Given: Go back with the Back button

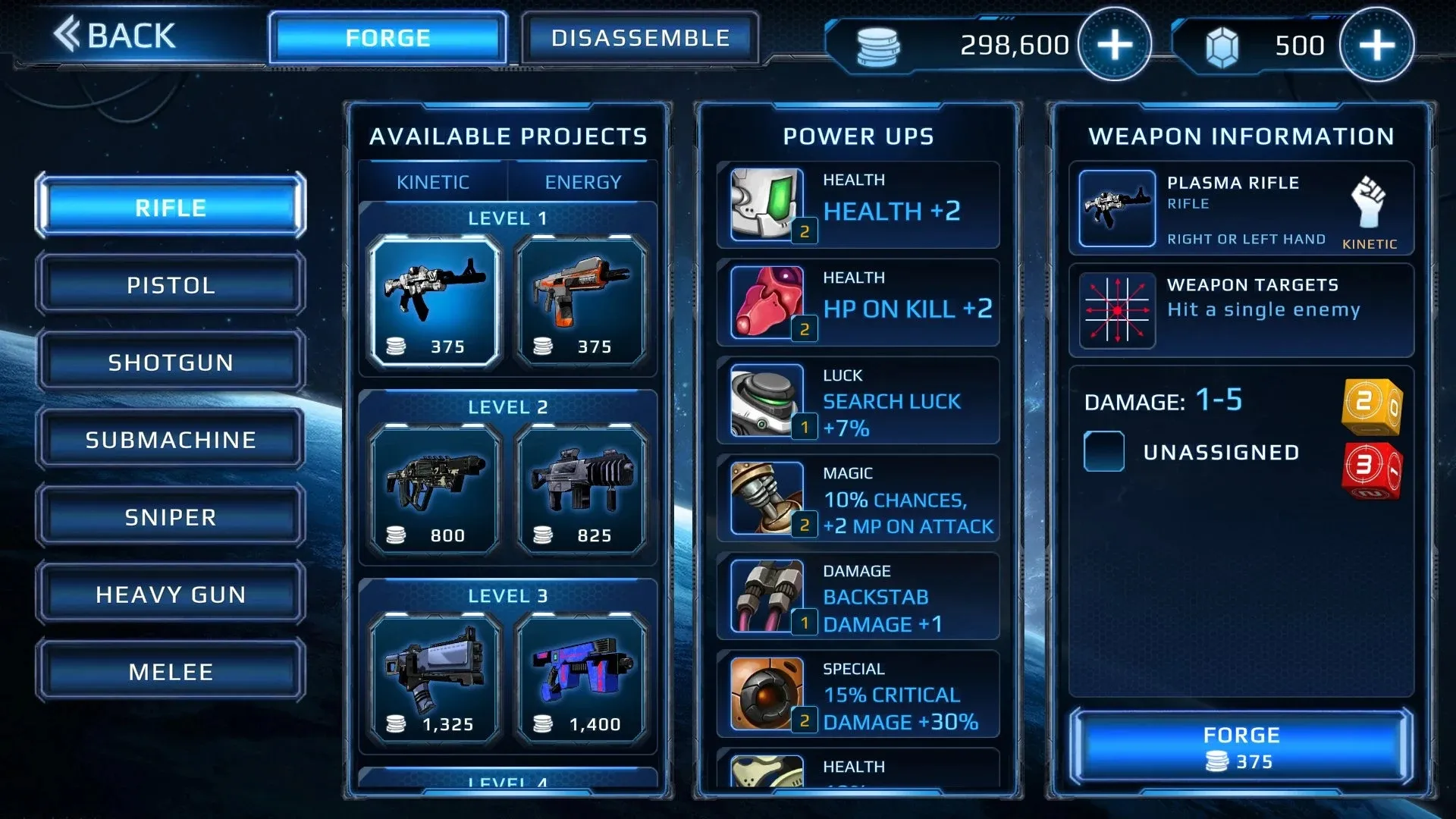Looking at the screenshot, I should click(115, 36).
